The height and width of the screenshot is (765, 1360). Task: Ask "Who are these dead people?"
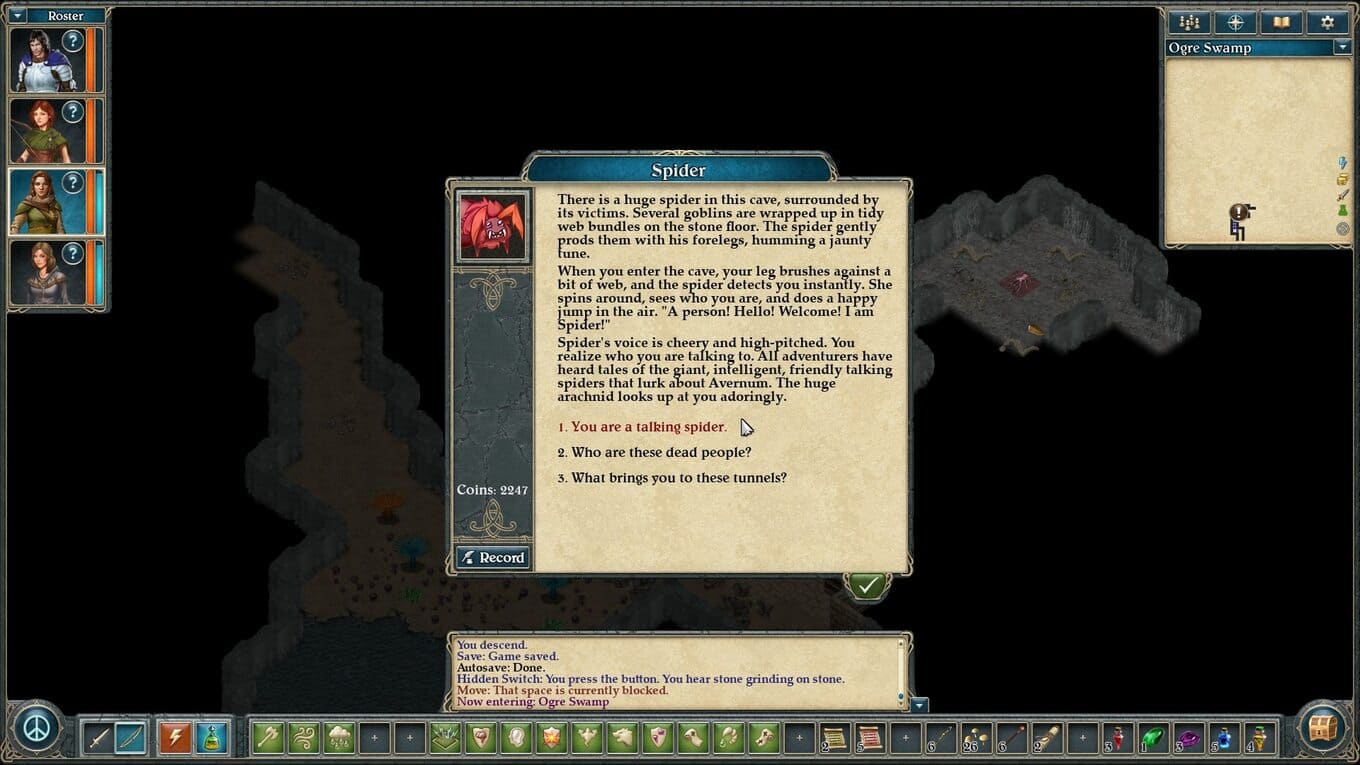661,453
